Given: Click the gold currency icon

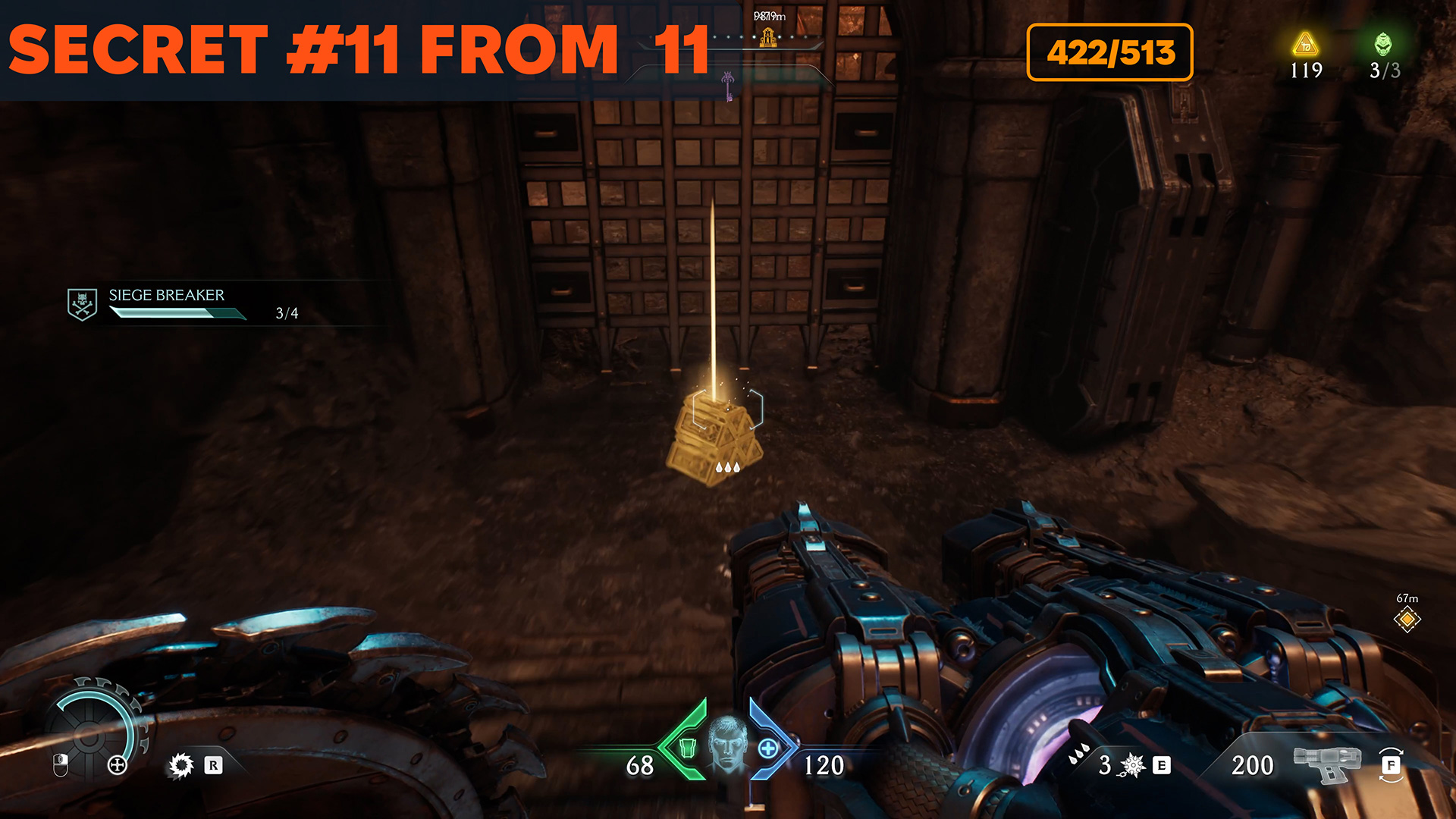Looking at the screenshot, I should 1305,45.
